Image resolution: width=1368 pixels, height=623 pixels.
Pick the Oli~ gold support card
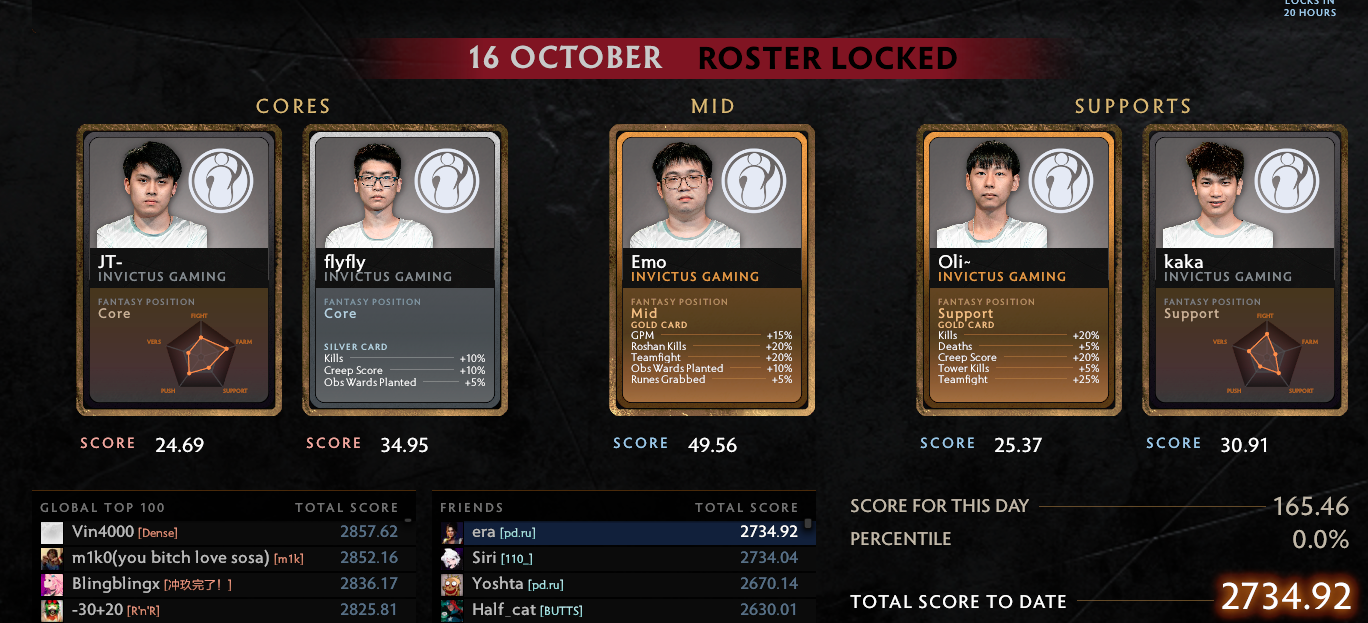pyautogui.click(x=1019, y=270)
